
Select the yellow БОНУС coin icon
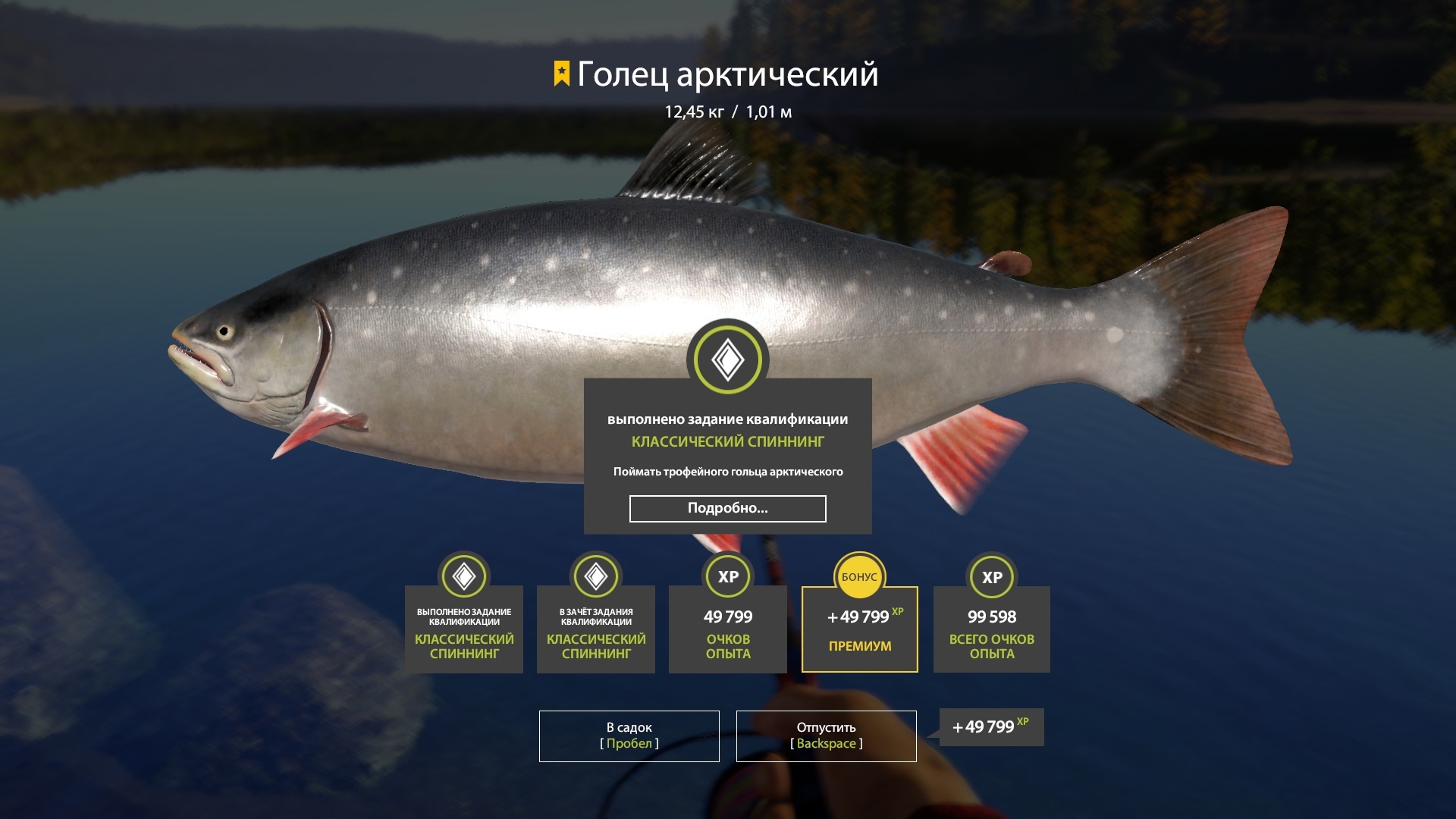(859, 577)
